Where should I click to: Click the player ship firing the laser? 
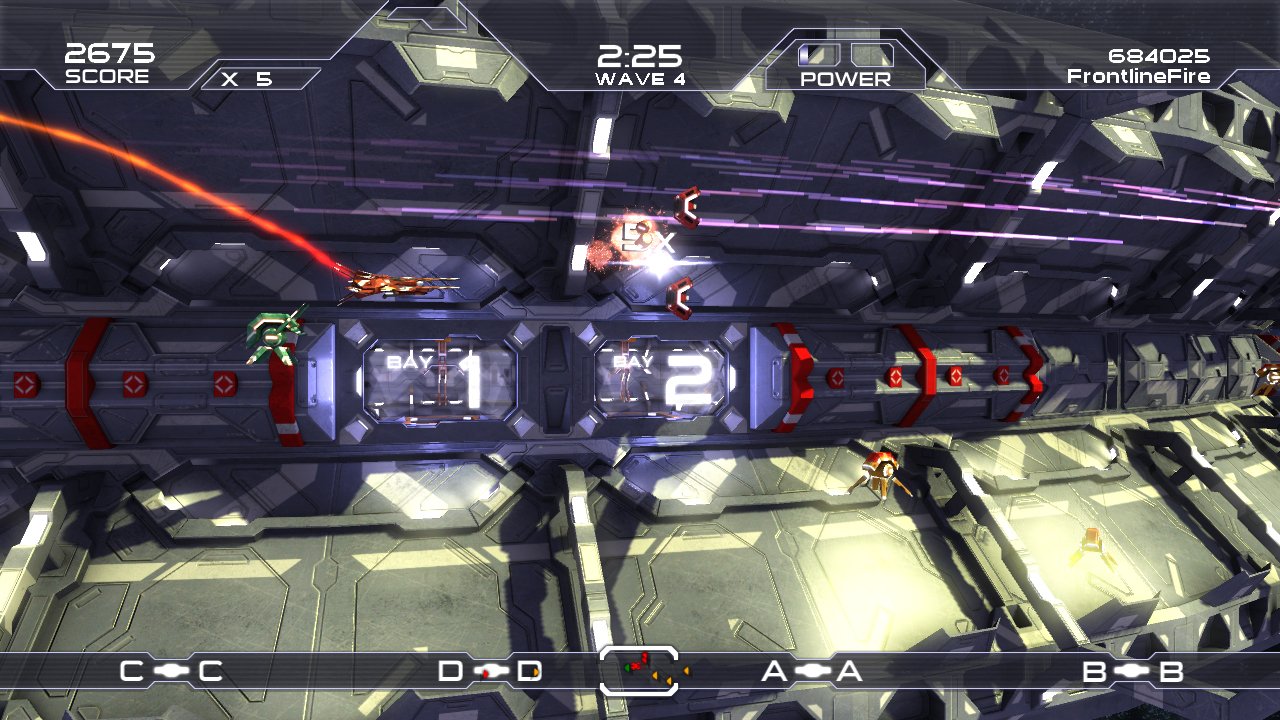395,285
